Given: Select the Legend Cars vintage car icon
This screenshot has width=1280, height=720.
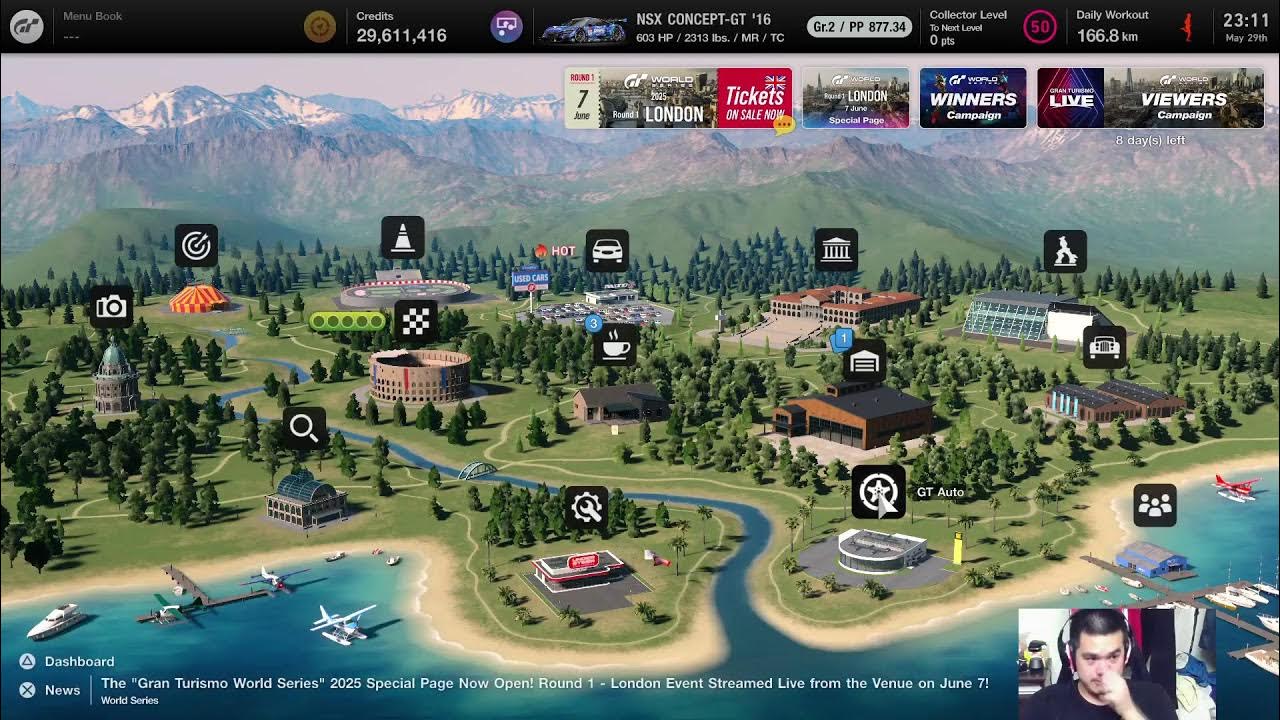Looking at the screenshot, I should point(1102,345).
